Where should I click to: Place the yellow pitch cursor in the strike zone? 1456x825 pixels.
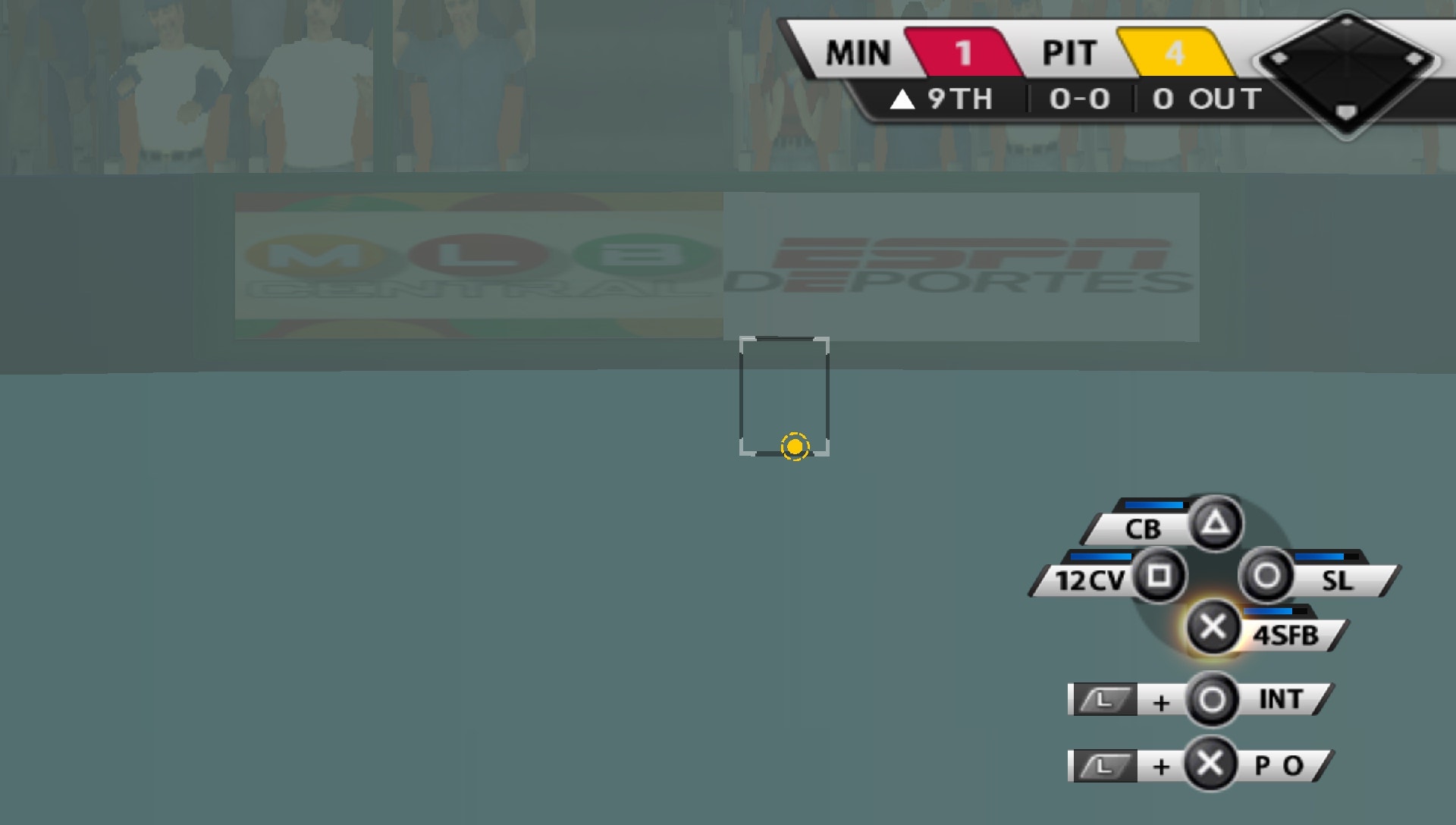[795, 448]
